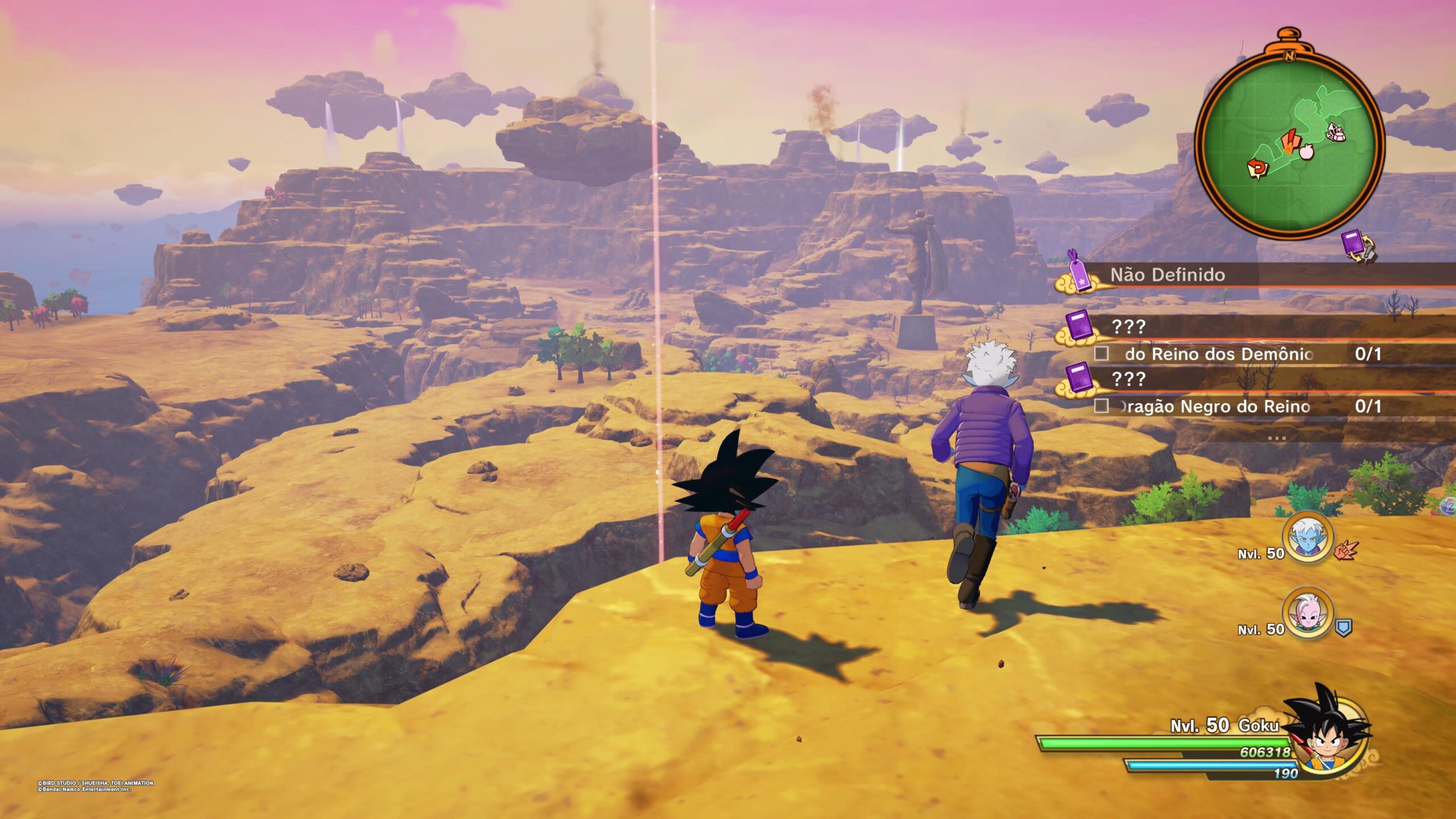Select the apple collectible icon on the minimap

point(1306,153)
